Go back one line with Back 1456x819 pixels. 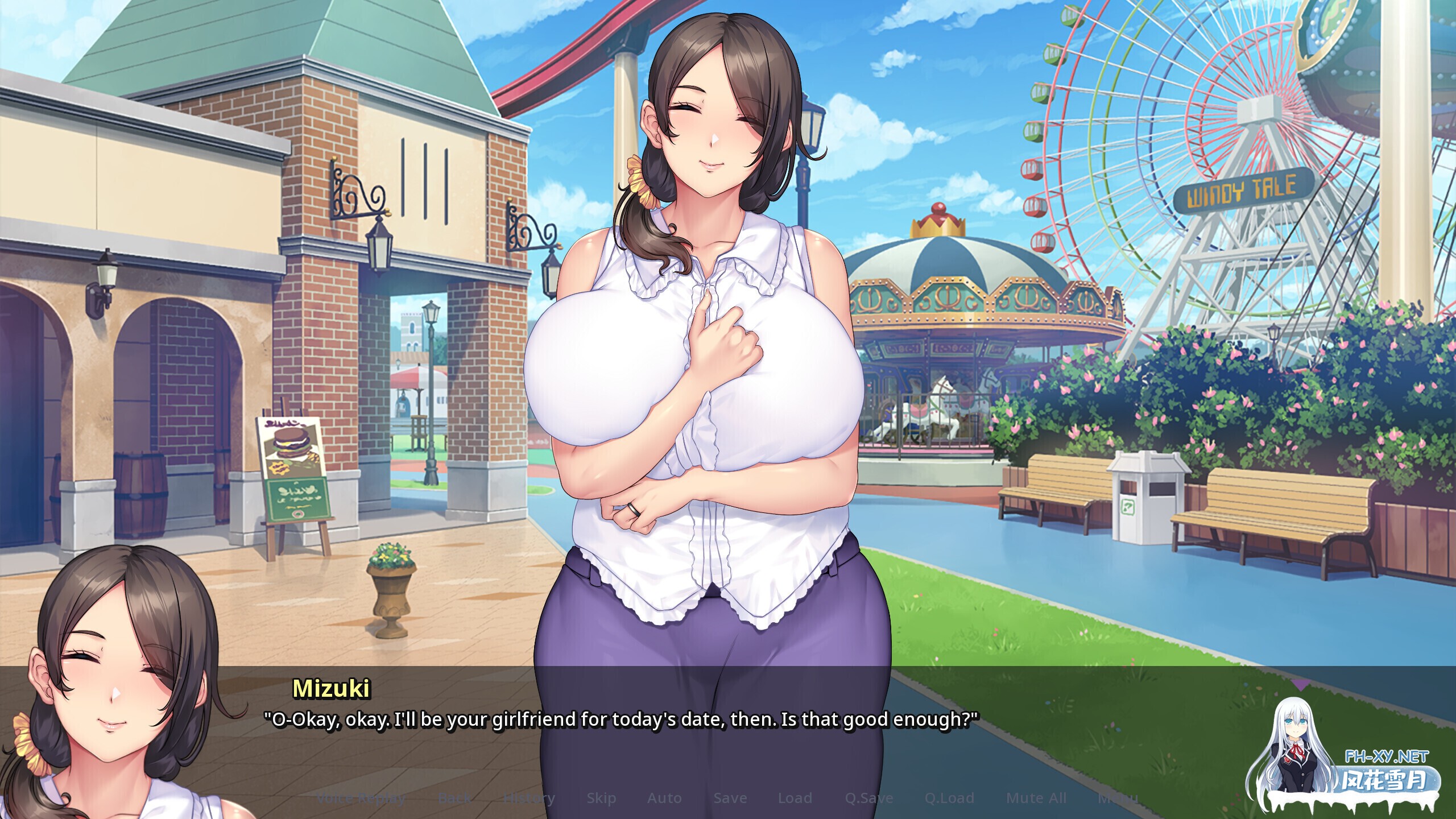click(x=454, y=798)
